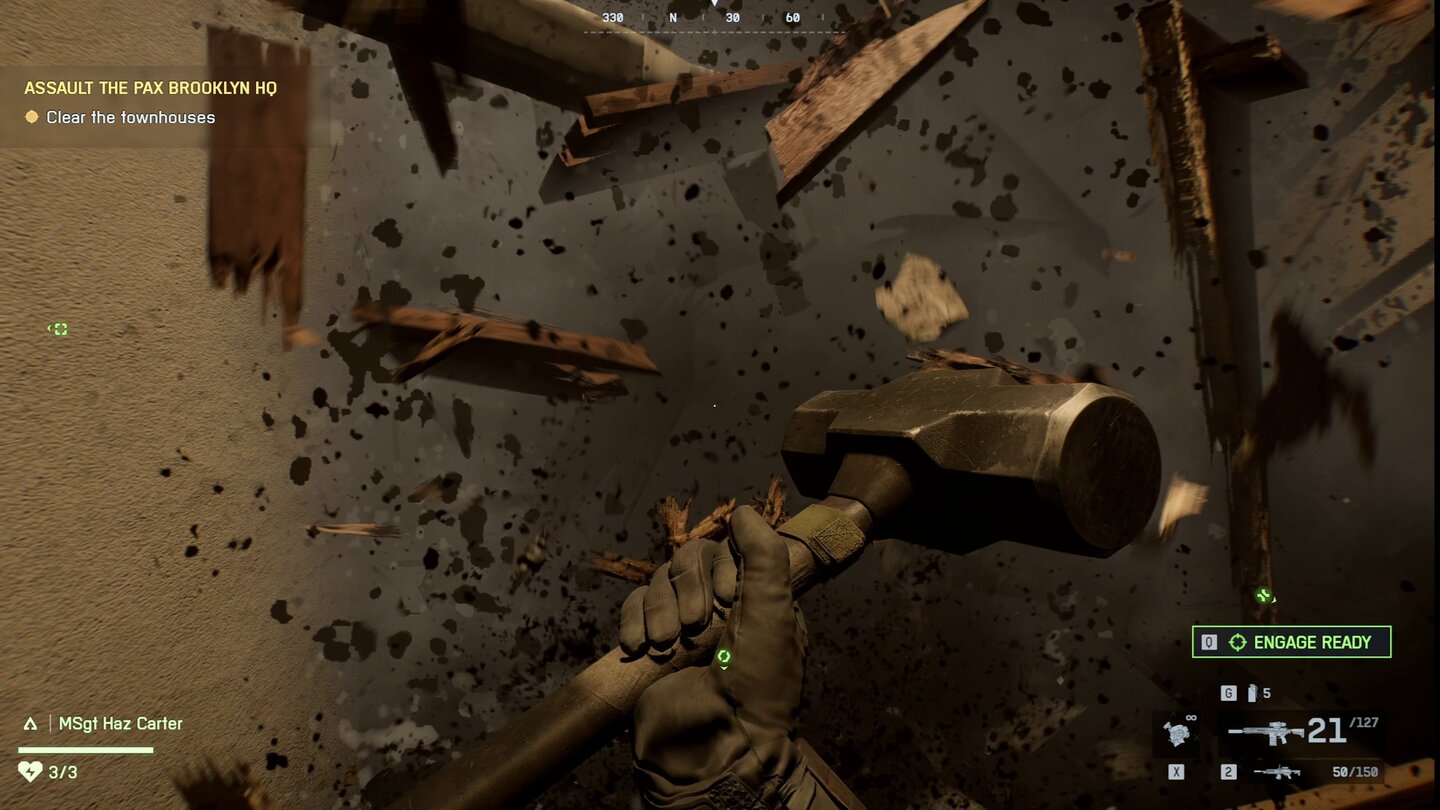Select the heart icon showing 3/3

(x=31, y=771)
